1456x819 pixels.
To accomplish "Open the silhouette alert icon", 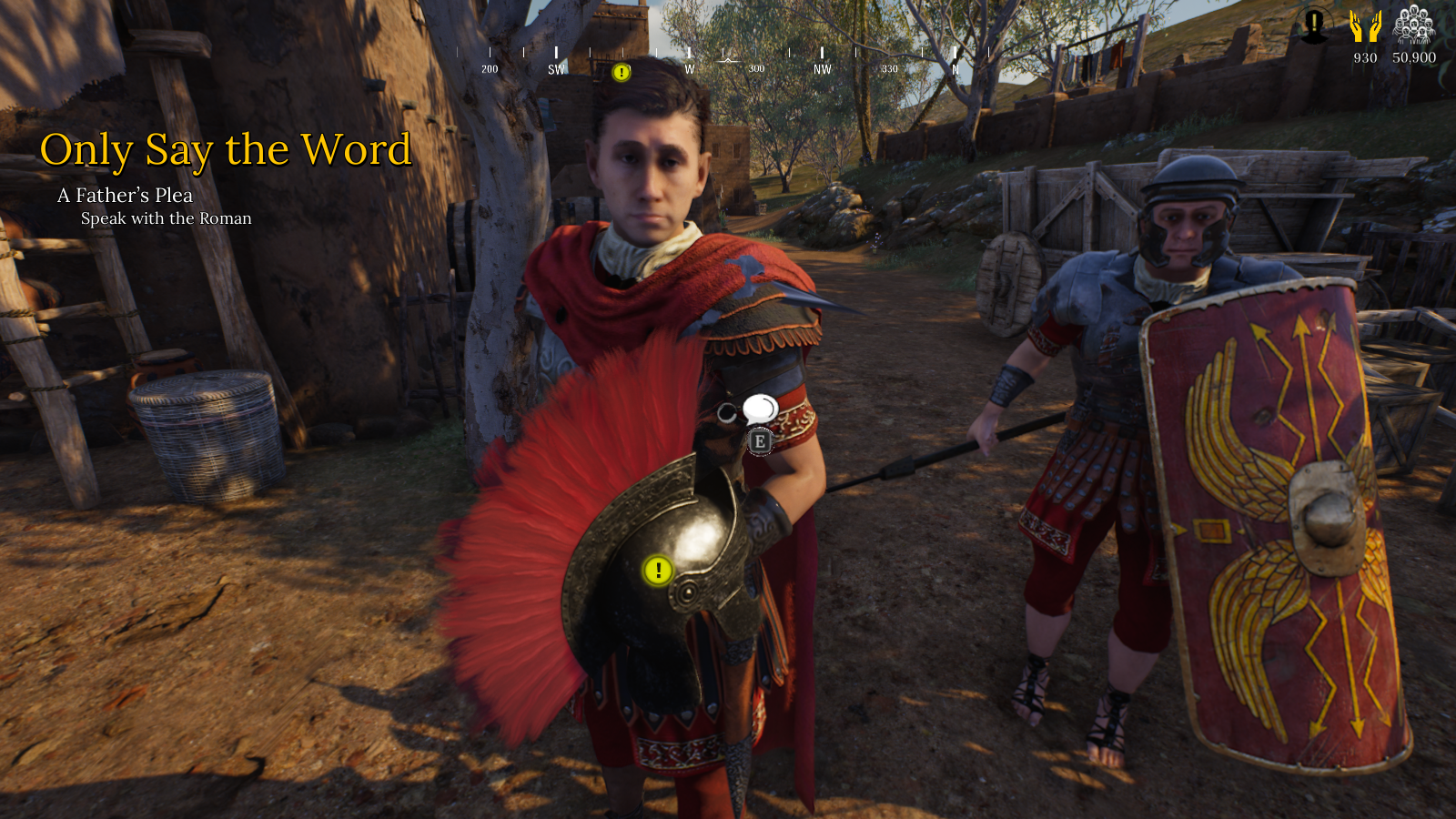I will [1314, 25].
